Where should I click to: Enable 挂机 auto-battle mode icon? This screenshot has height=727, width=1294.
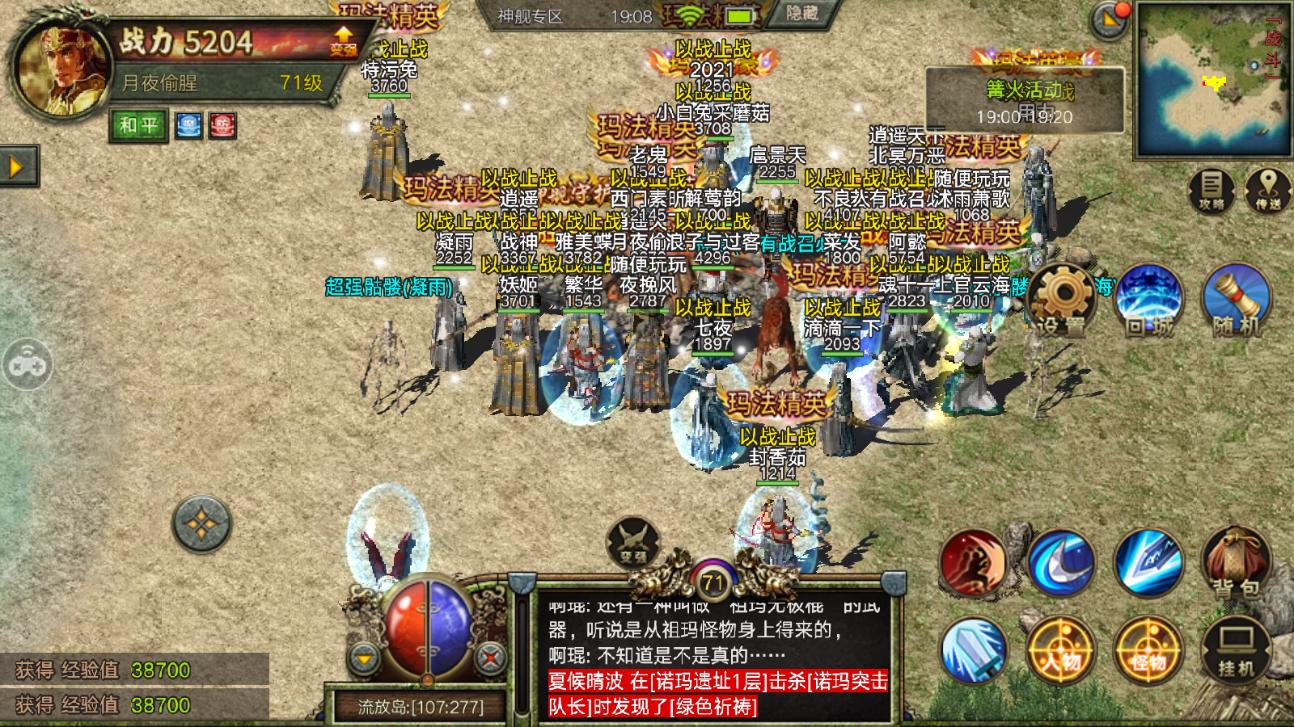pyautogui.click(x=1238, y=650)
